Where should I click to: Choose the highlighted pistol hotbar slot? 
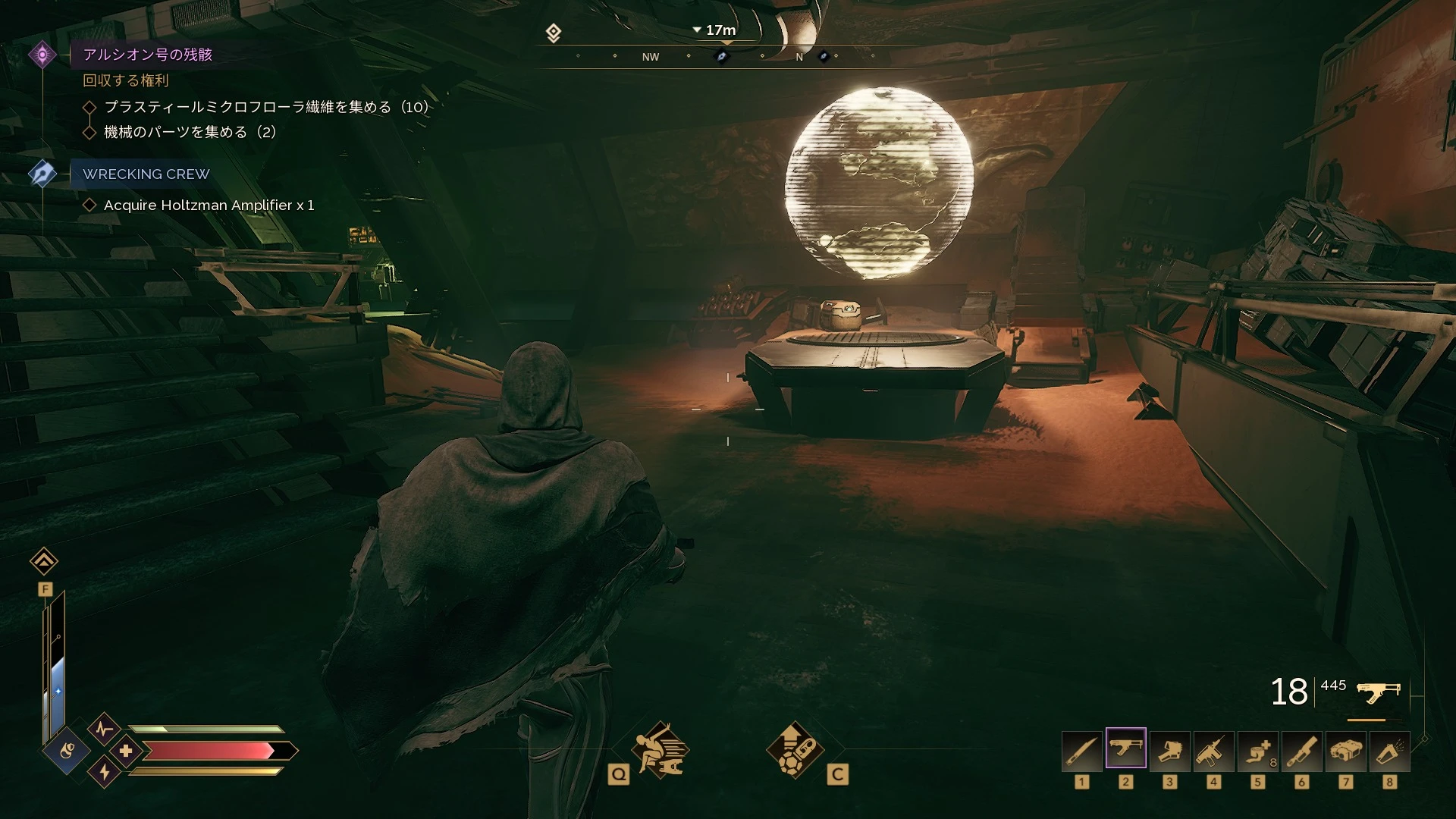coord(1126,749)
